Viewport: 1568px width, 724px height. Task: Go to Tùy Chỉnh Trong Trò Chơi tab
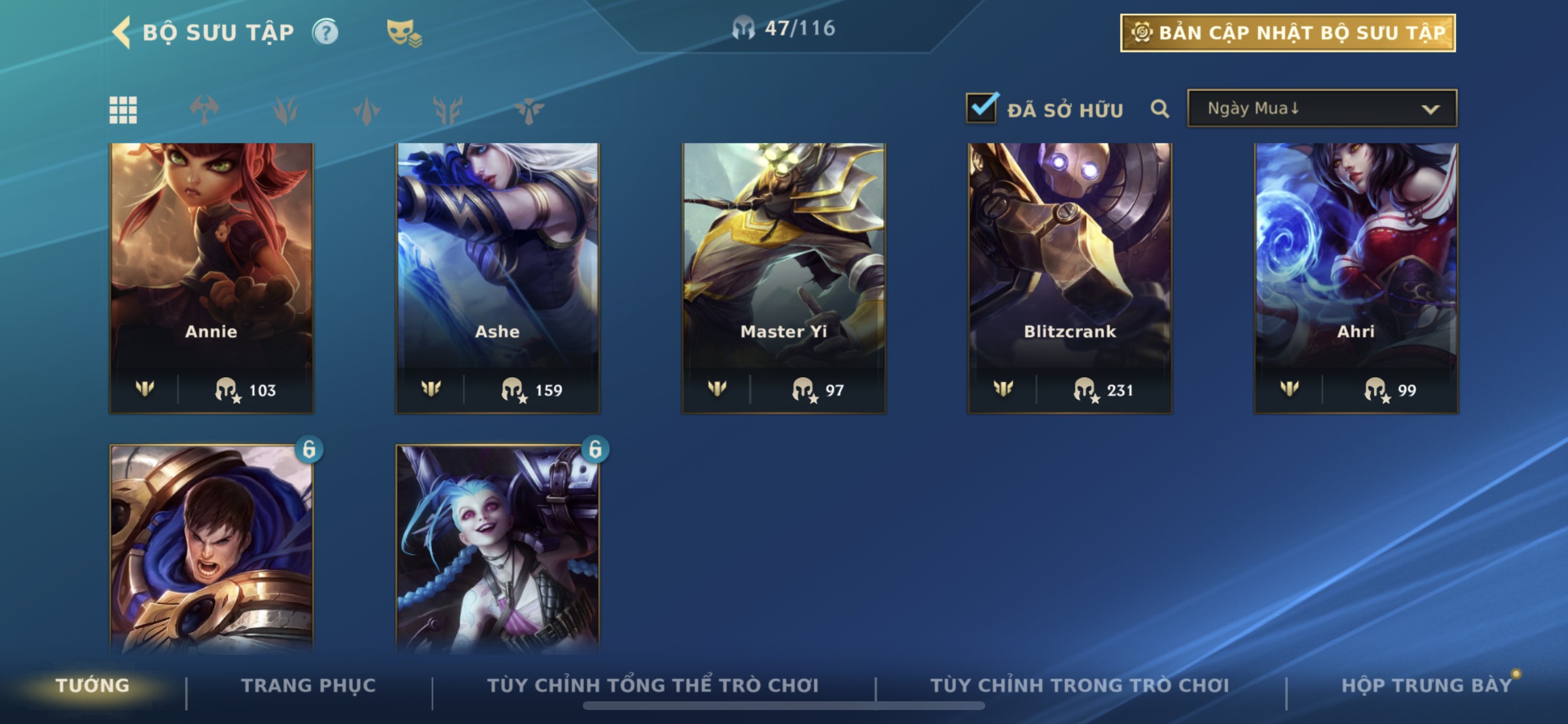point(1079,686)
